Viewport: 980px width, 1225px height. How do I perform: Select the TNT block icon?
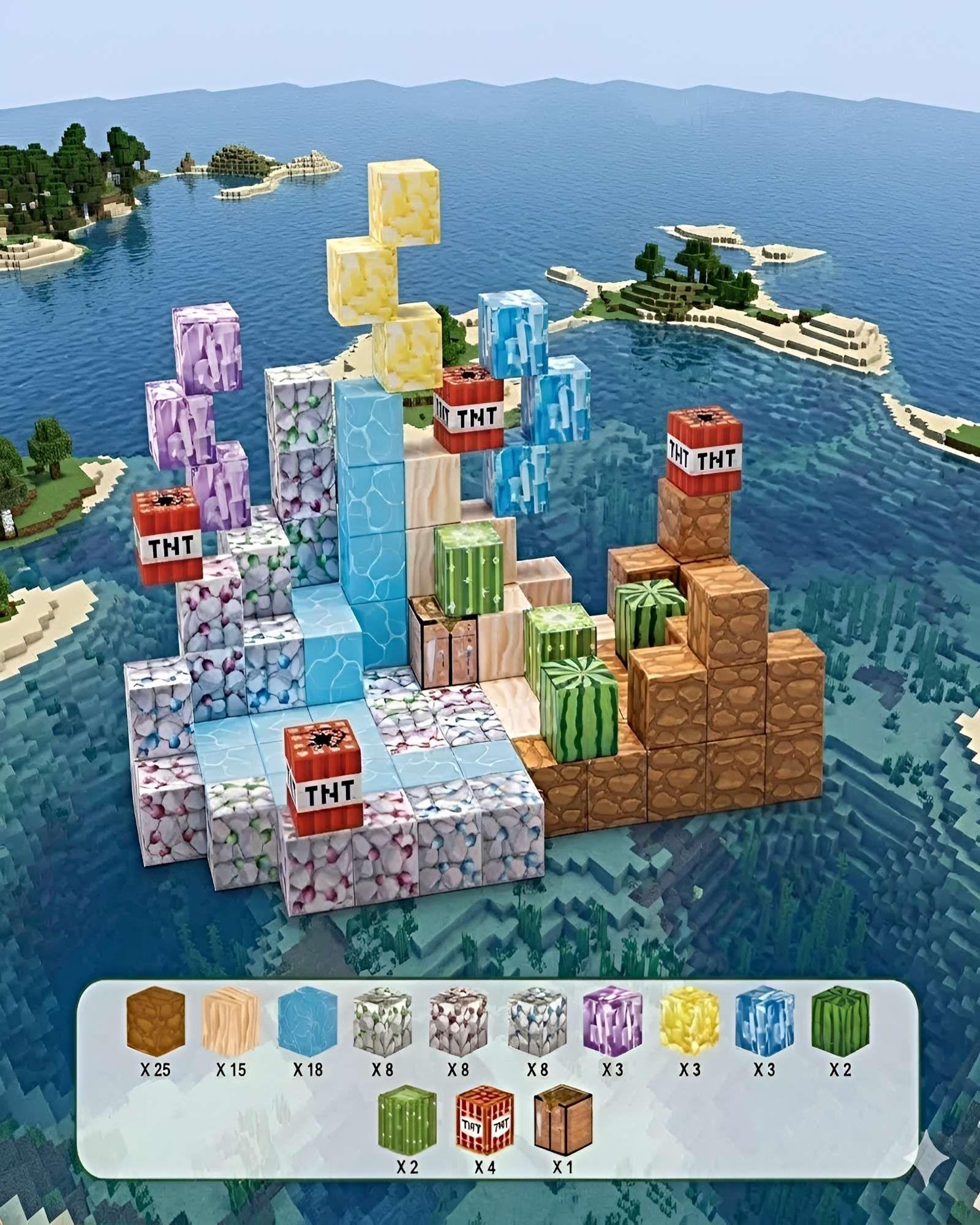485,1120
